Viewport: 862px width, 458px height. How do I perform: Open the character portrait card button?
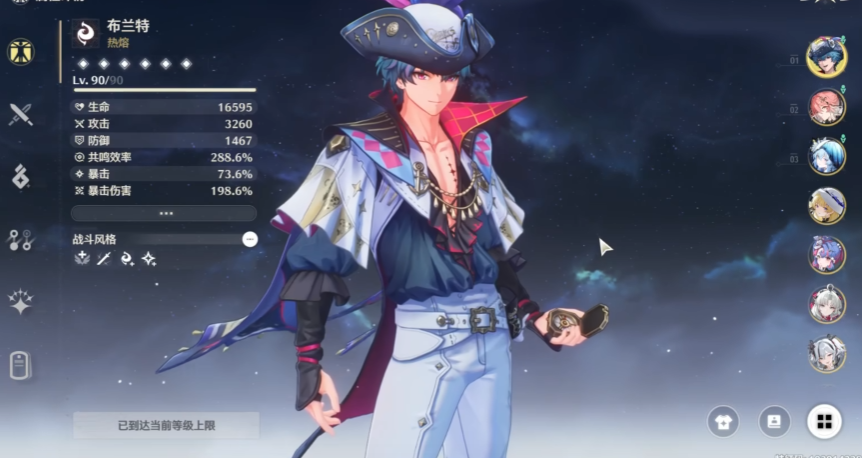pos(773,422)
